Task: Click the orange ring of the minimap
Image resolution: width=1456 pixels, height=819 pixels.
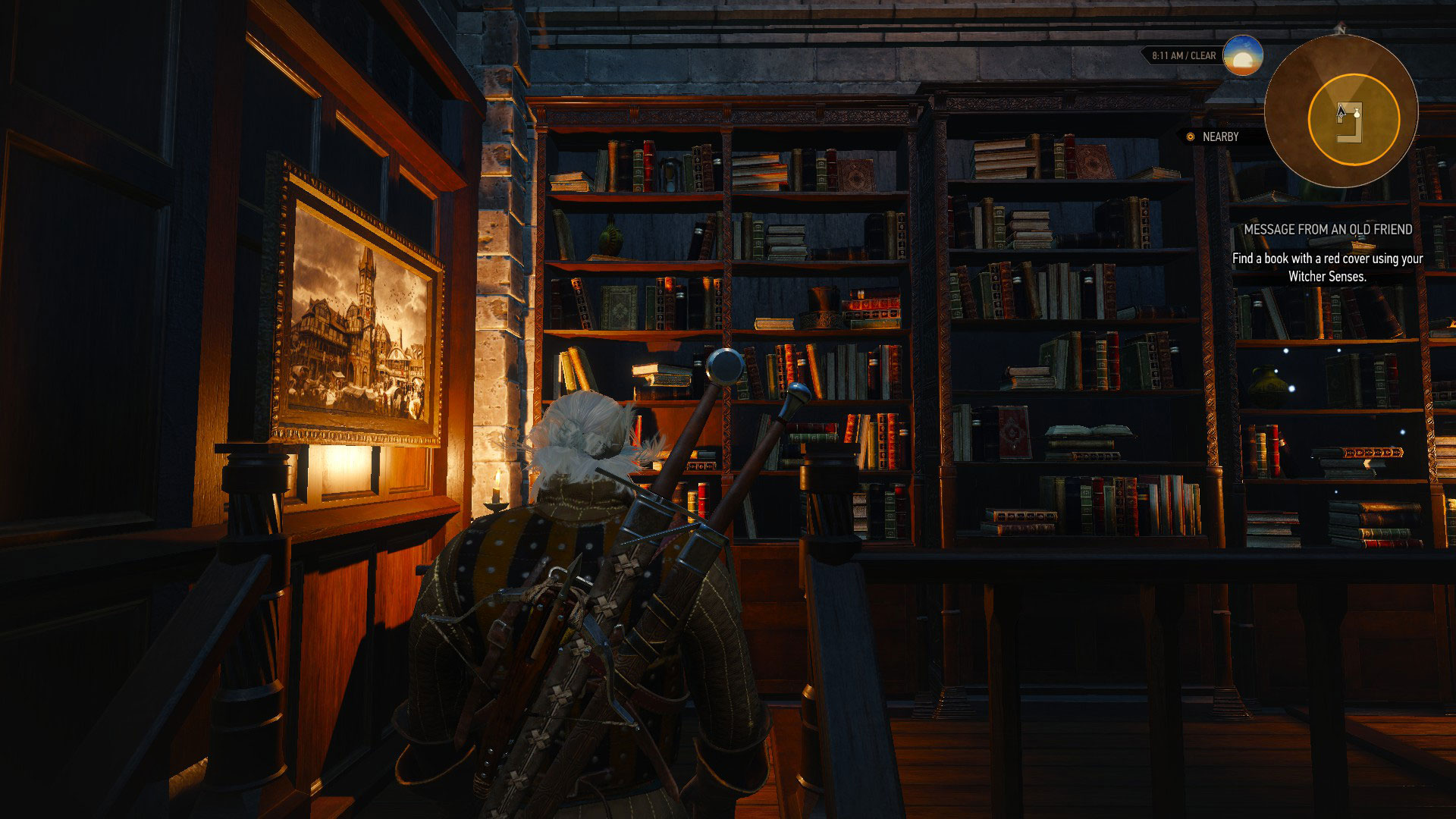Action: point(1310,118)
